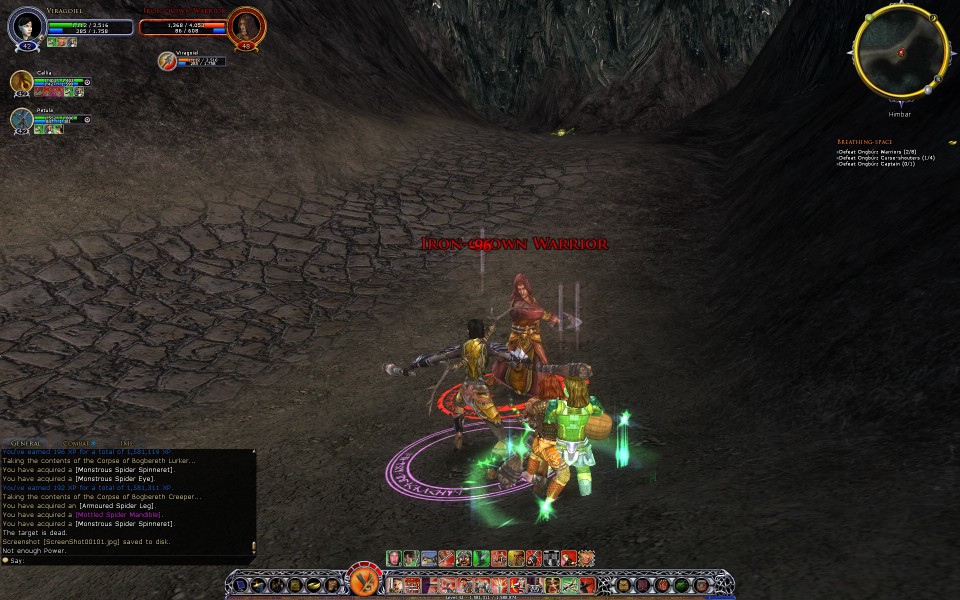
Task: Select fellowship member Calla's portrait
Action: (x=22, y=82)
